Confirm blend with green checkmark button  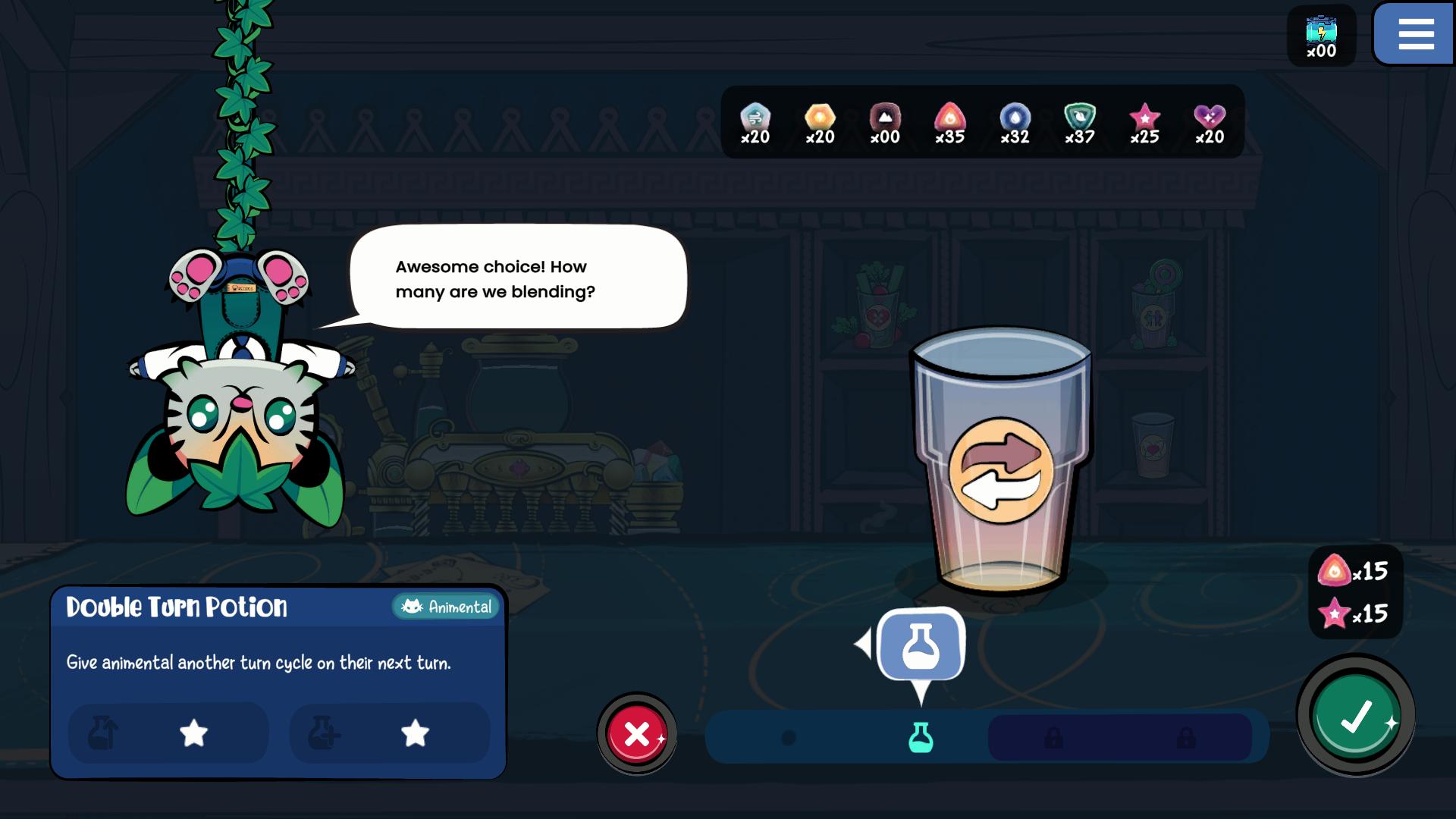(x=1355, y=716)
